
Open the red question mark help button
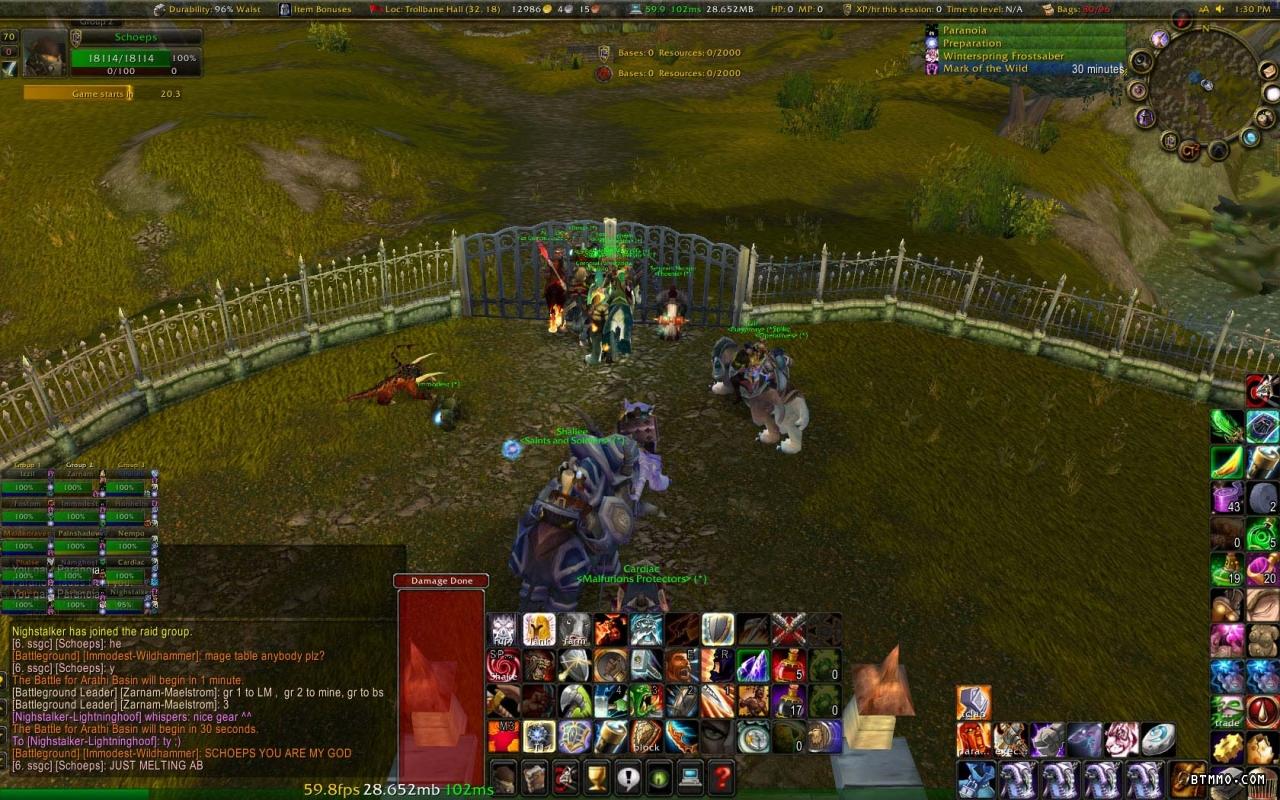coord(721,776)
